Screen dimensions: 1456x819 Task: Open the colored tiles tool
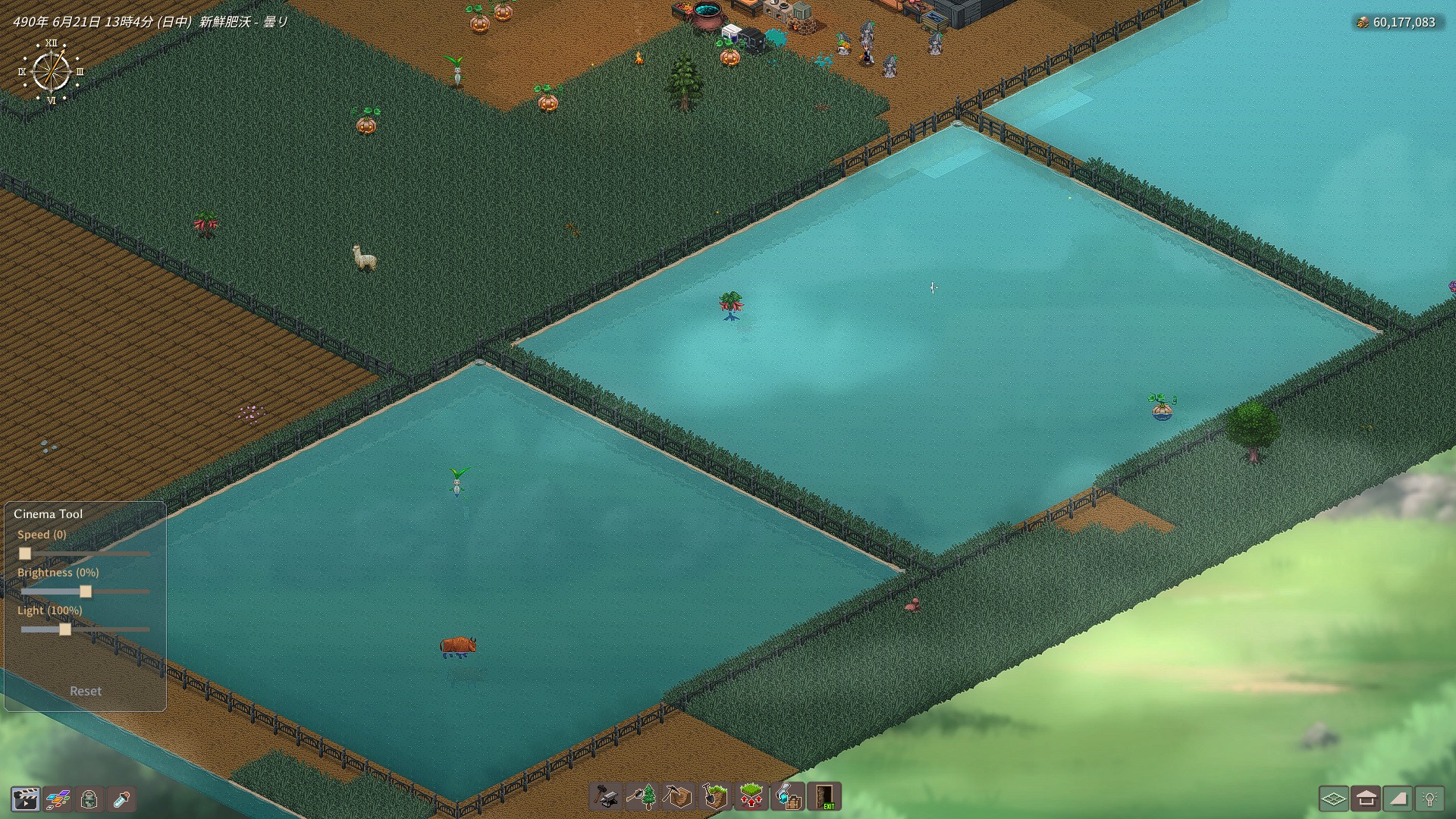point(58,799)
